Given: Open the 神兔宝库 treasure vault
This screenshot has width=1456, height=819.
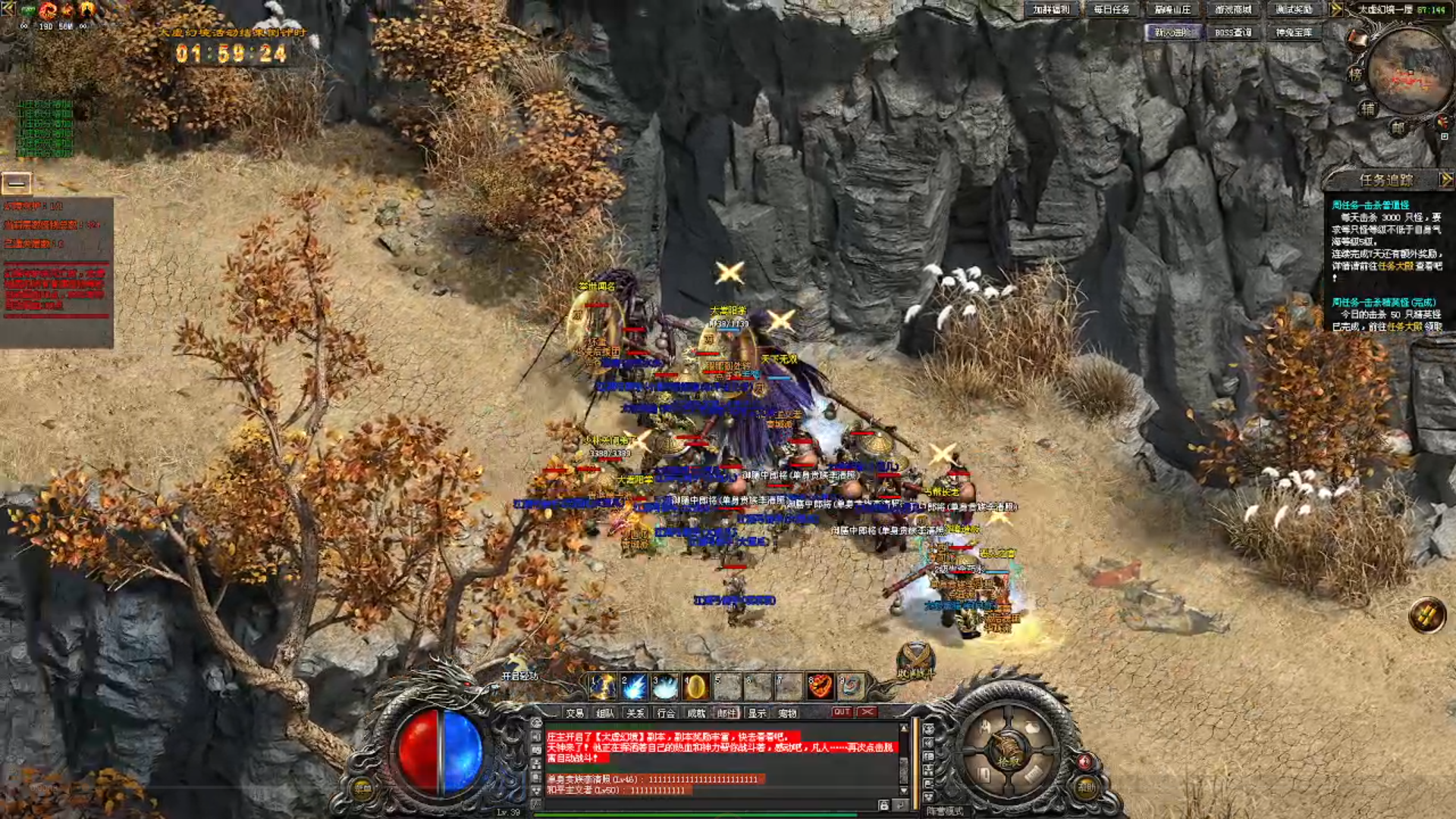Looking at the screenshot, I should pos(1294,33).
